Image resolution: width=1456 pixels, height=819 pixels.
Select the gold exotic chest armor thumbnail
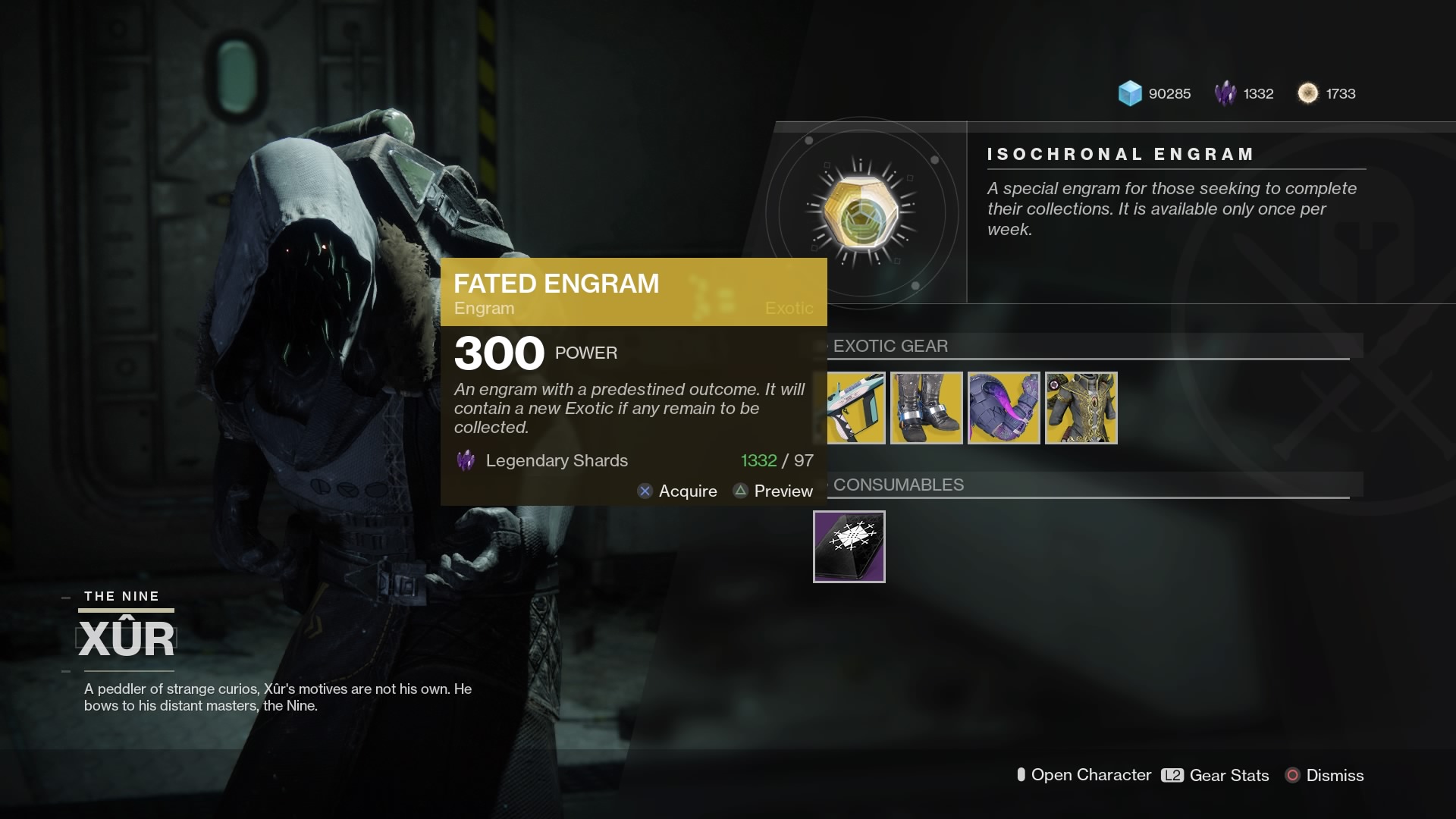coord(1080,407)
